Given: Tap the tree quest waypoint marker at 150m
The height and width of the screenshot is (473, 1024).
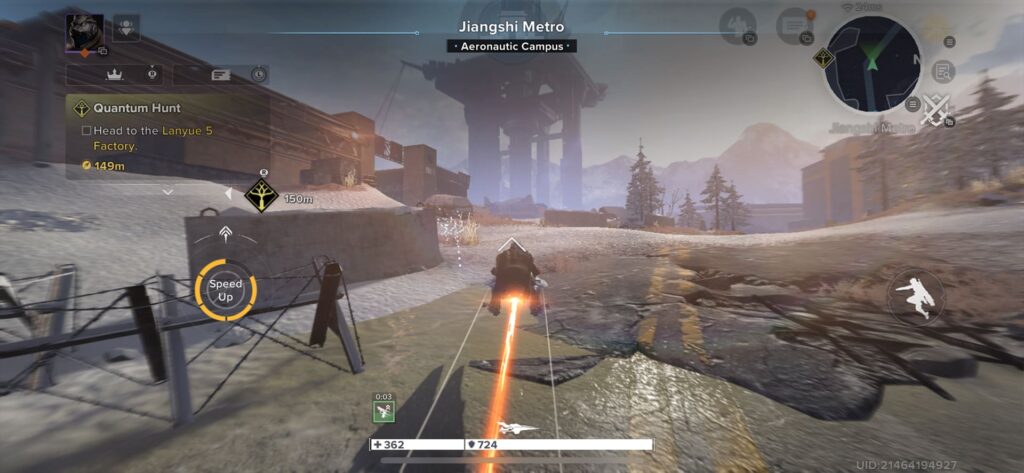Looking at the screenshot, I should click(260, 197).
